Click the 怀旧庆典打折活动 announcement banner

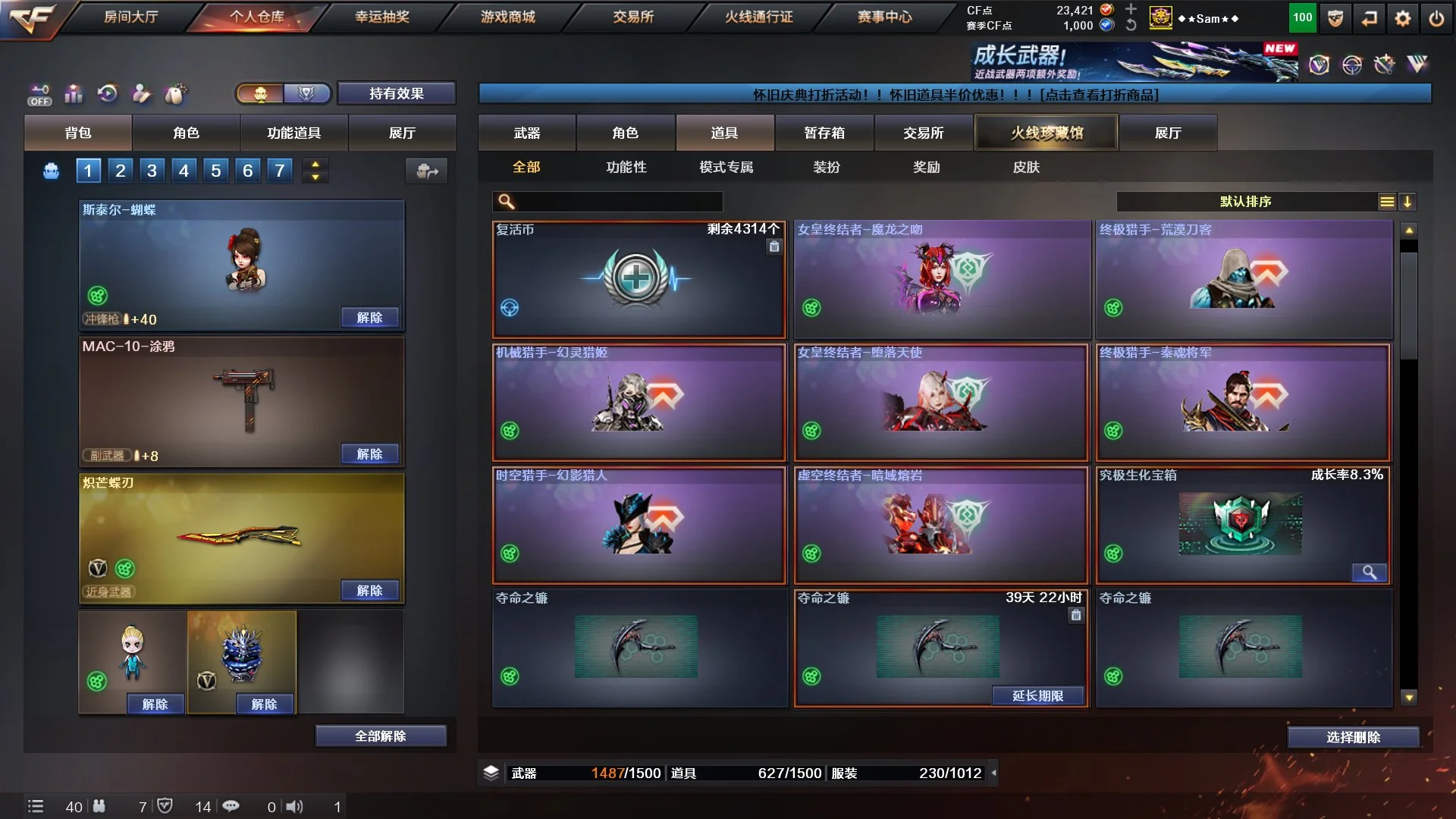(955, 95)
